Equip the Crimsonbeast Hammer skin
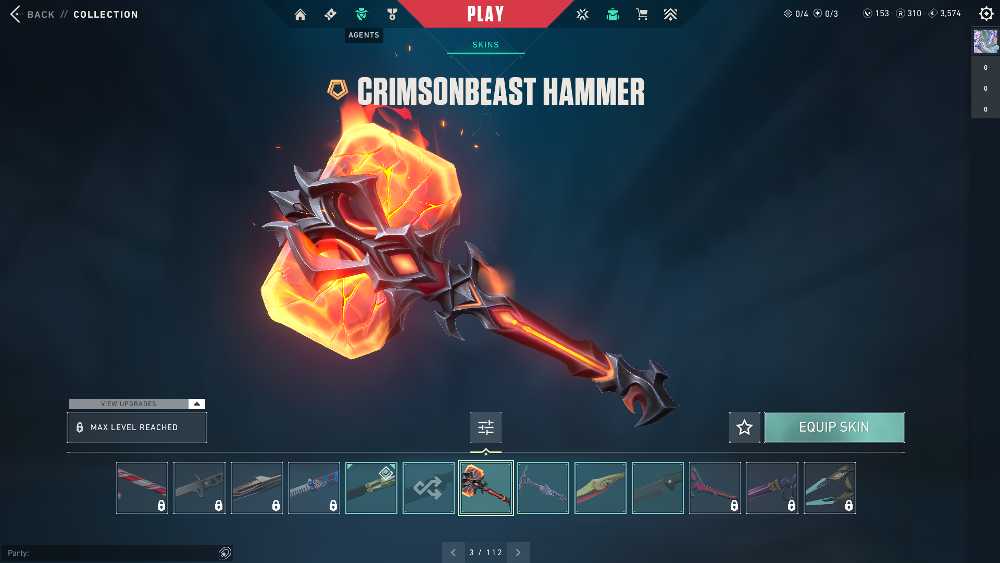This screenshot has width=1000, height=563. tap(834, 427)
